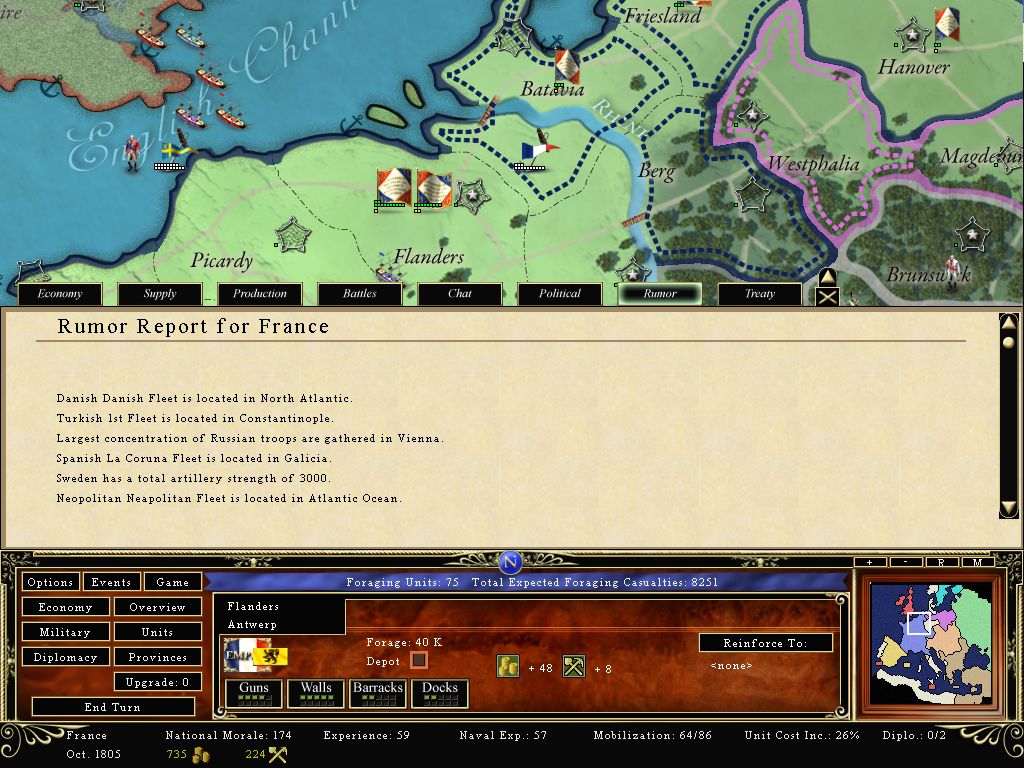Switch to the Treaty tab
The width and height of the screenshot is (1024, 768).
pyautogui.click(x=760, y=294)
